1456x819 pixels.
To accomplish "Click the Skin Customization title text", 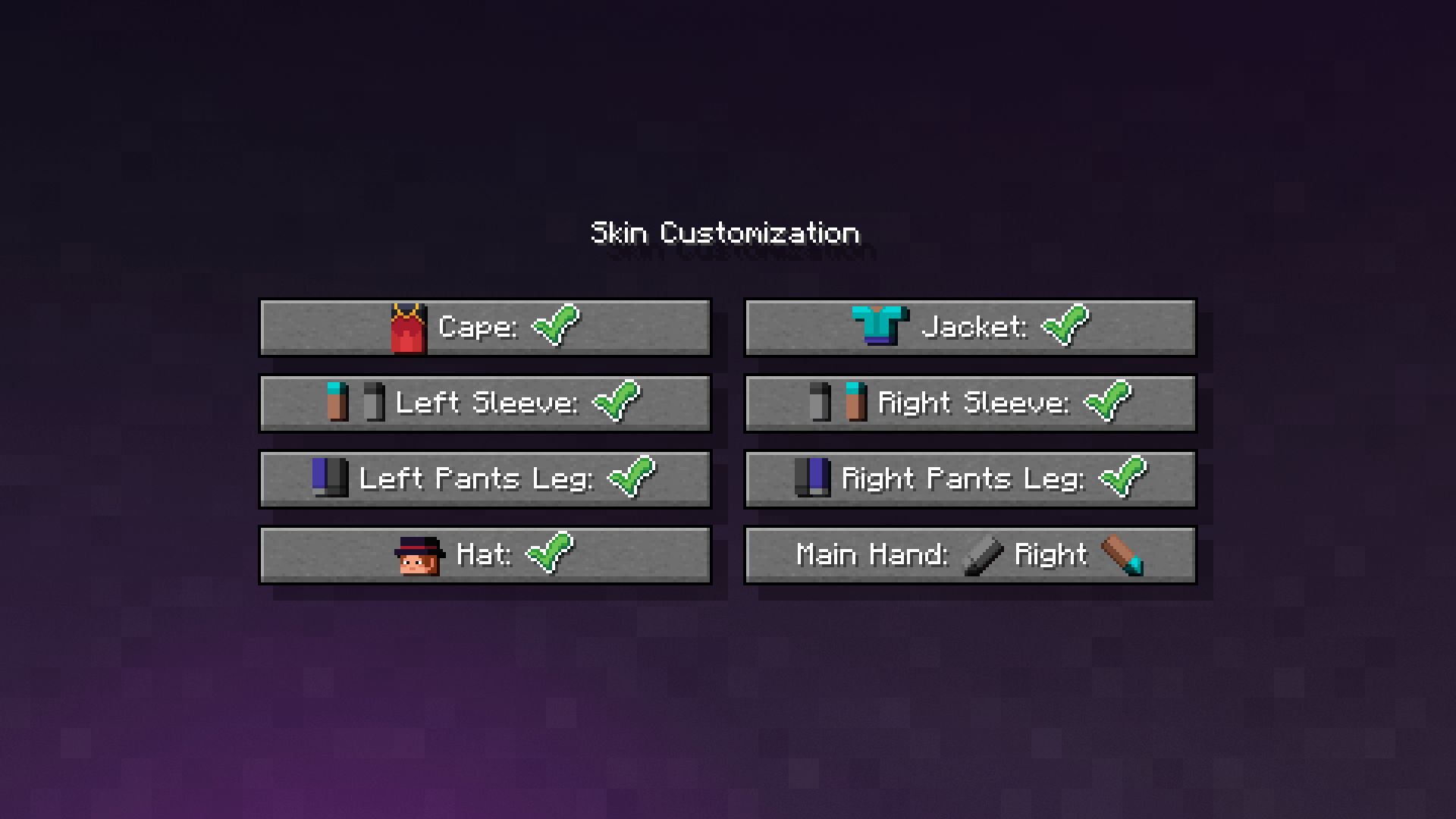I will pos(726,233).
